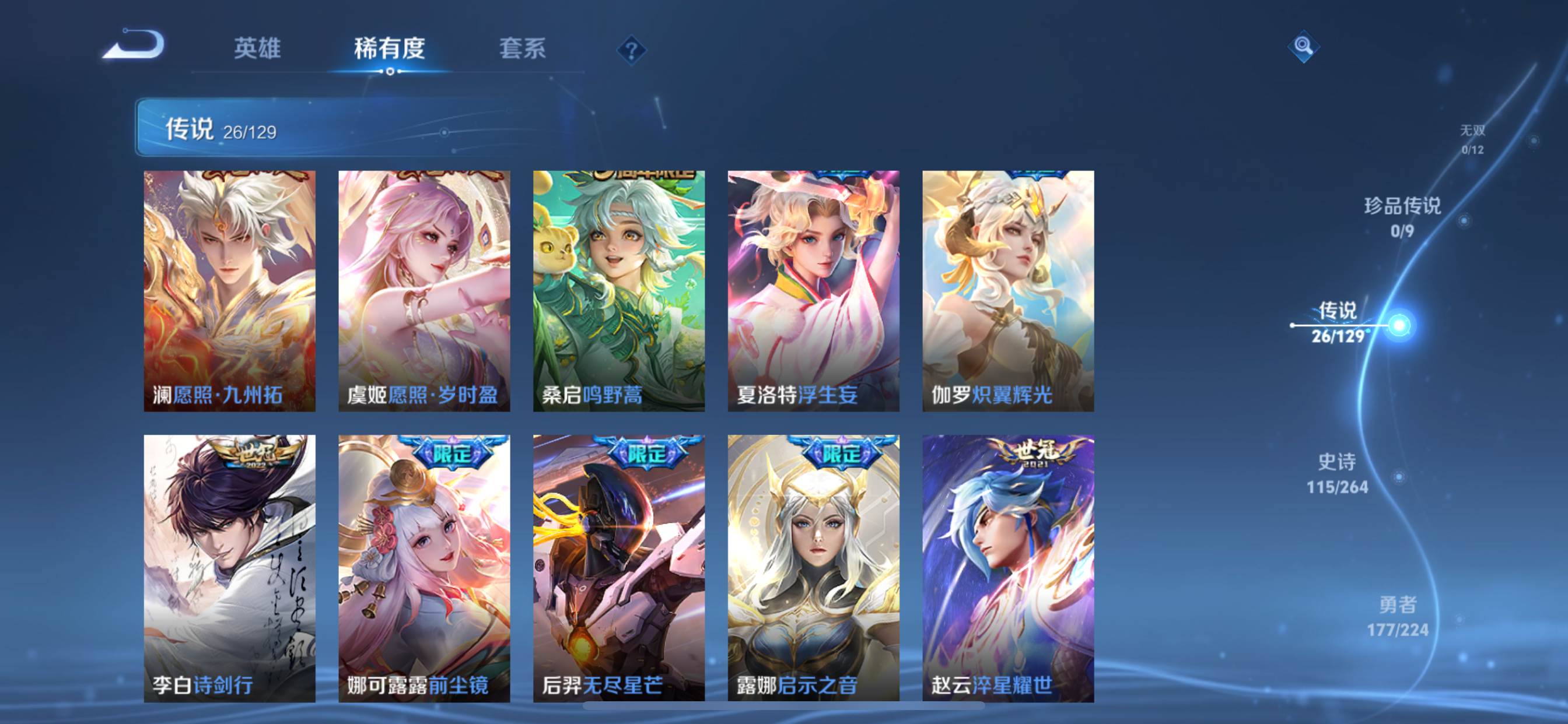This screenshot has height=724, width=1568.
Task: View the 赵云 淬星耀世 skin card
Action: tap(1008, 568)
